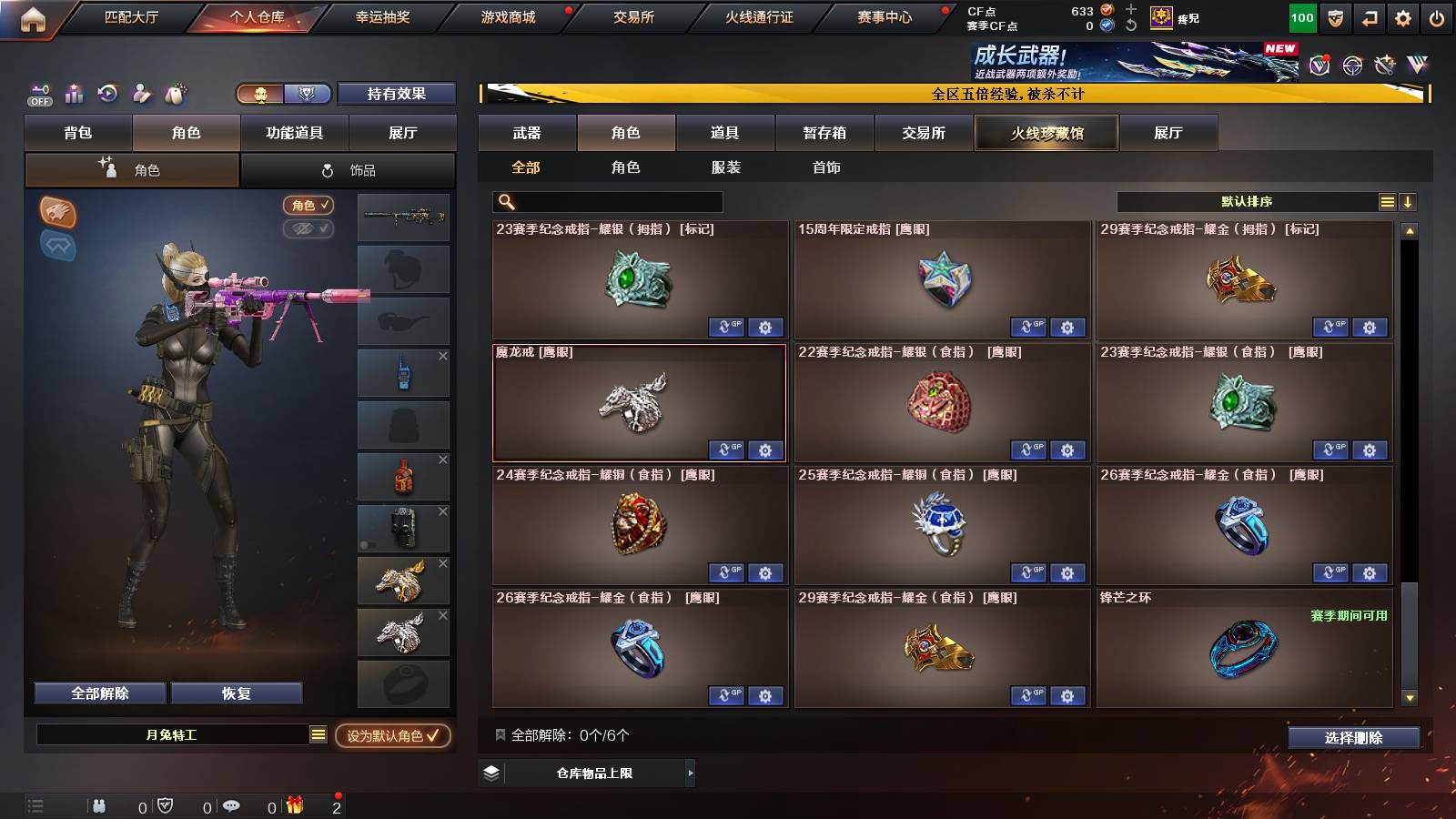Click the green 100 indicator in top bar
Viewport: 1456px width, 819px height.
pyautogui.click(x=1302, y=16)
